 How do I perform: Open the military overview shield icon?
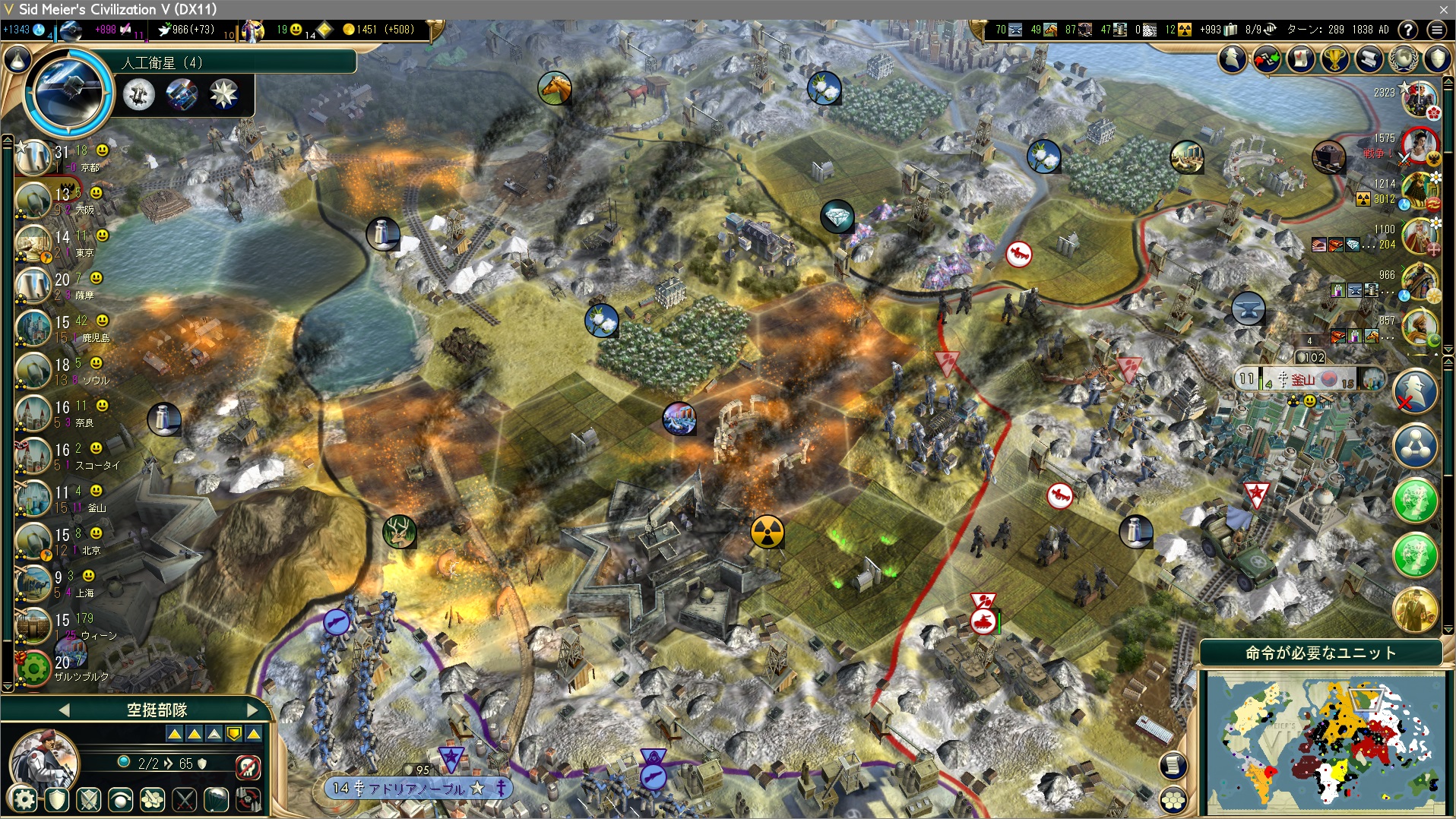[x=1437, y=58]
